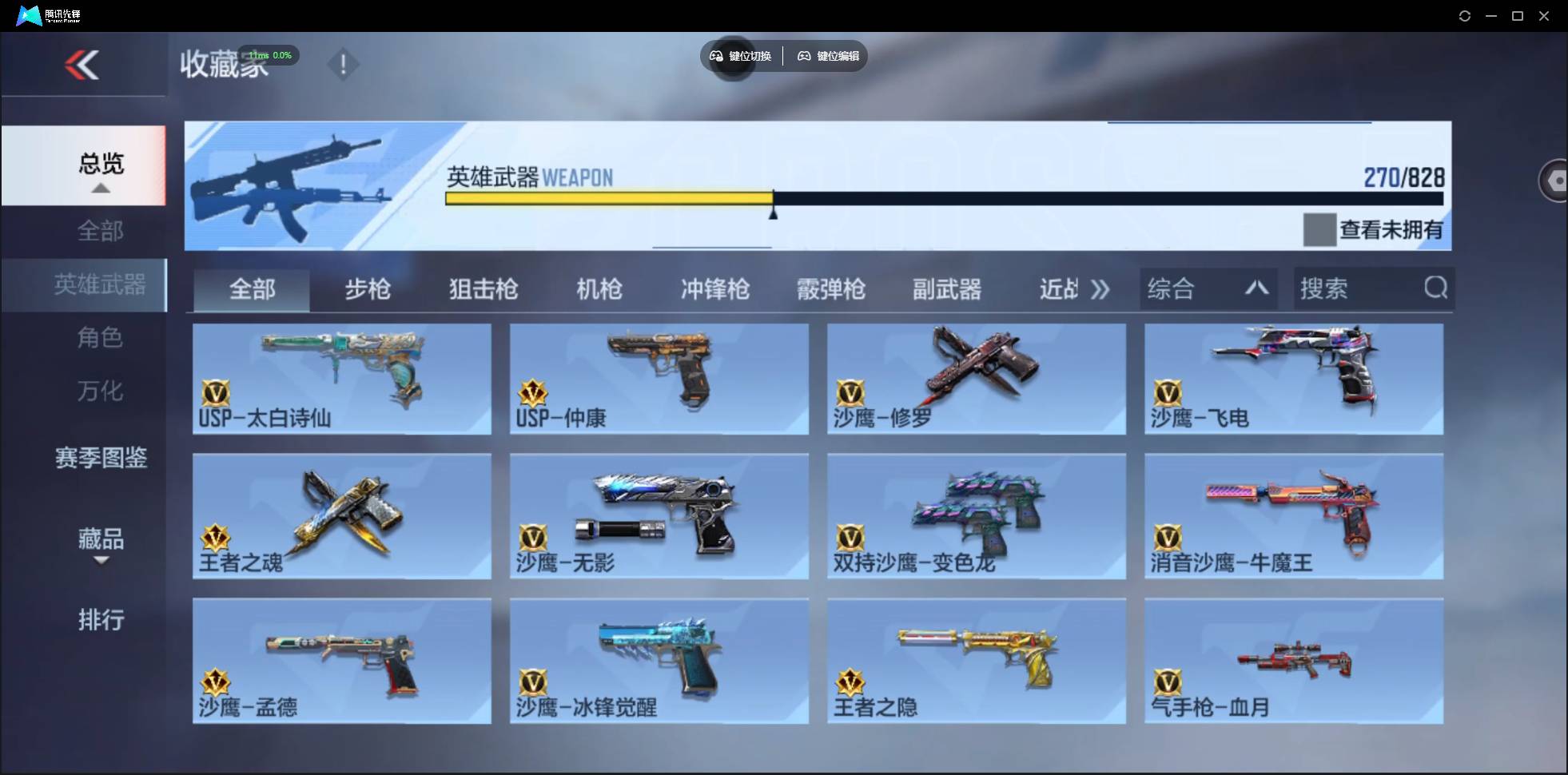Expand more weapon categories with double chevron
This screenshot has height=775, width=1568.
coord(1101,289)
